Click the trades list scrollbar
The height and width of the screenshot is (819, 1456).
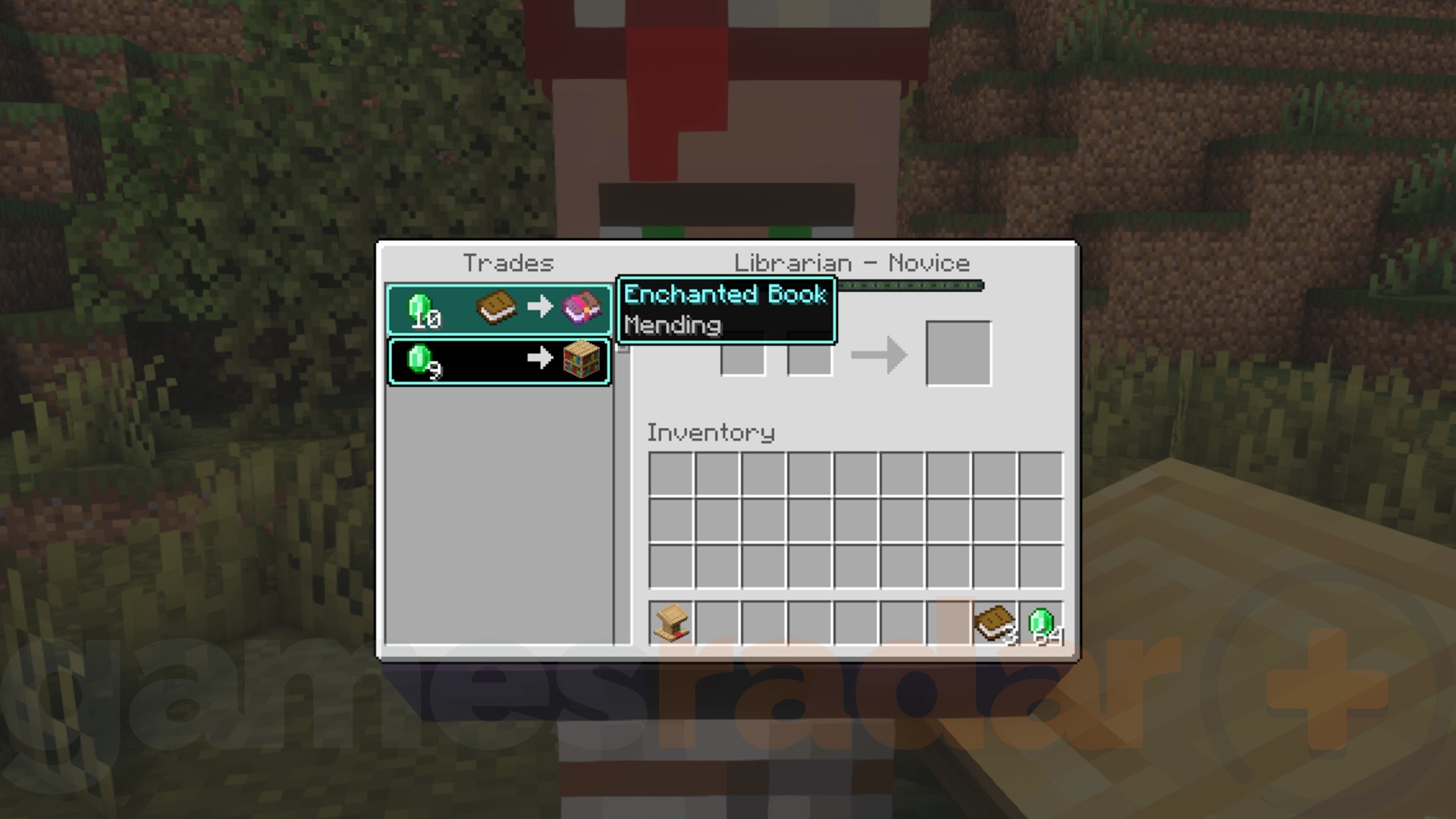click(x=622, y=353)
